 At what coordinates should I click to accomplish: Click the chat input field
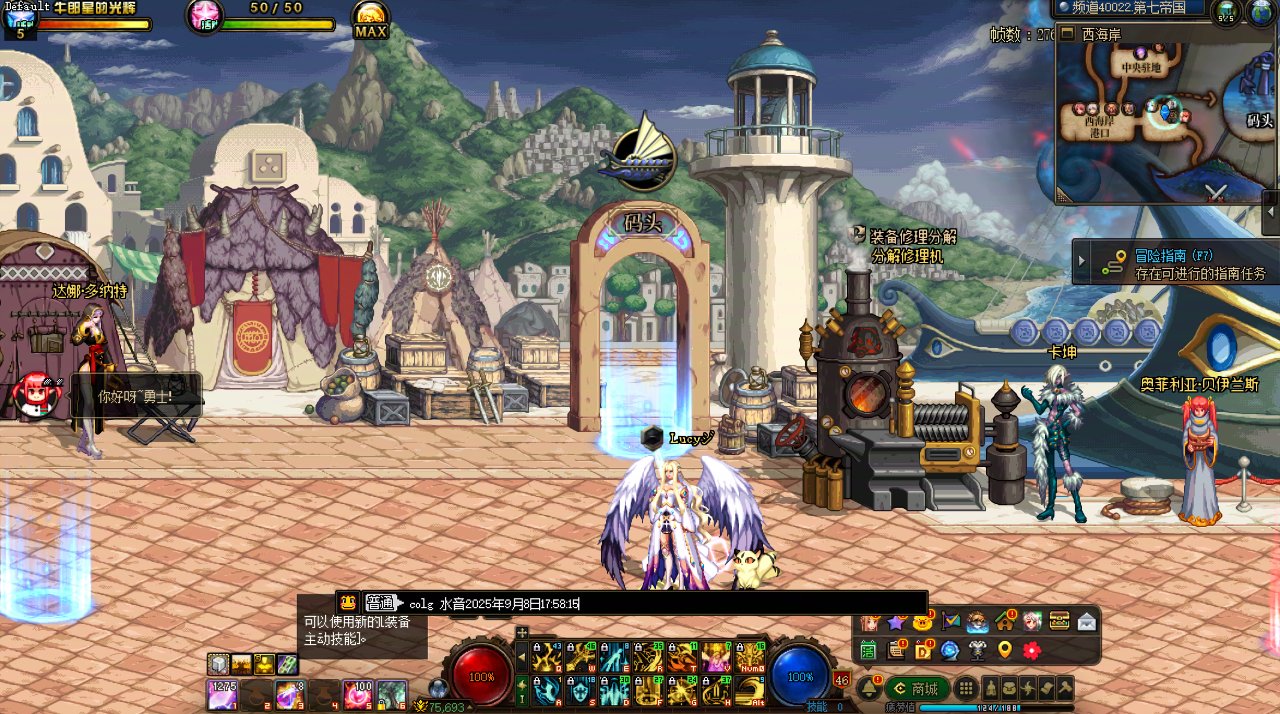tap(660, 603)
